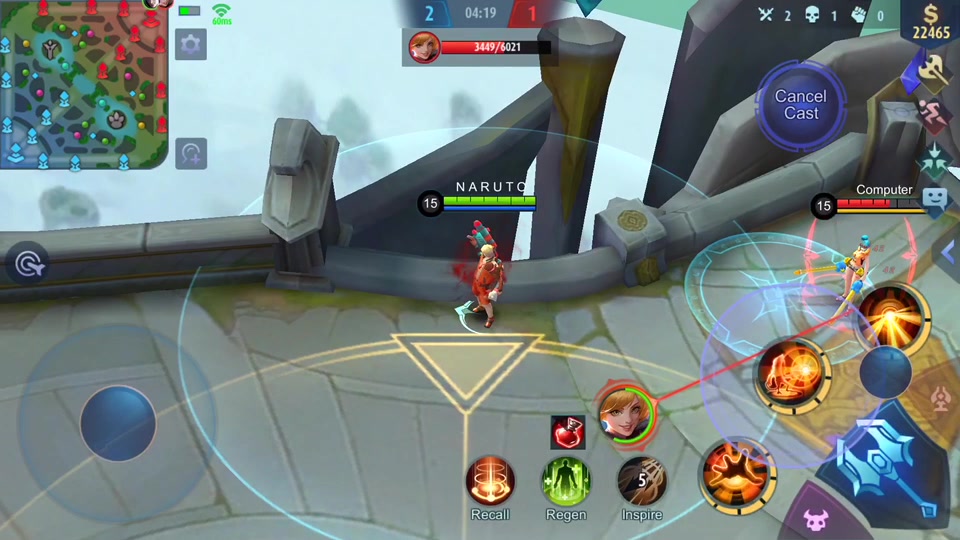The image size is (960, 540).
Task: Activate the Recall spell
Action: click(490, 481)
